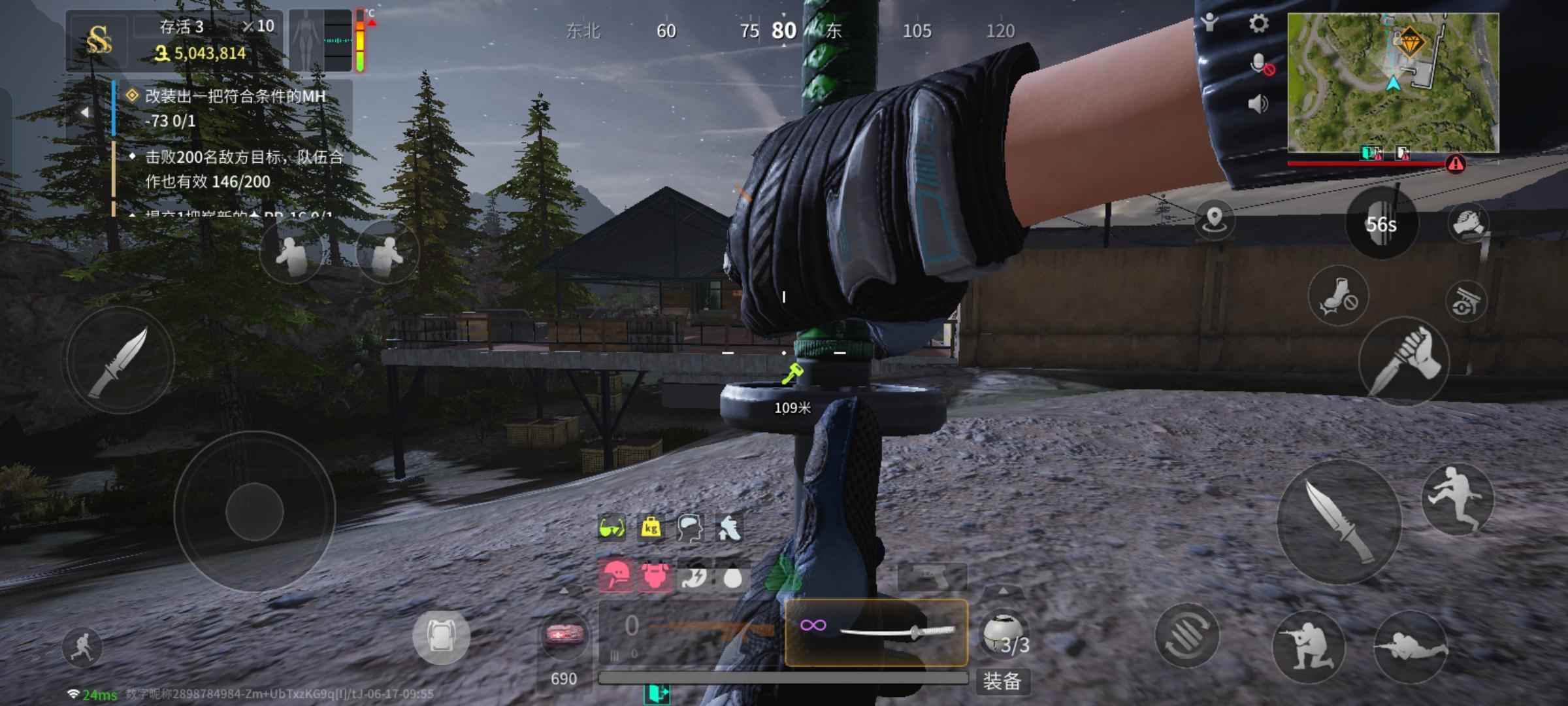The width and height of the screenshot is (1568, 706).
Task: Go prone with the lying soldier button
Action: (1411, 646)
